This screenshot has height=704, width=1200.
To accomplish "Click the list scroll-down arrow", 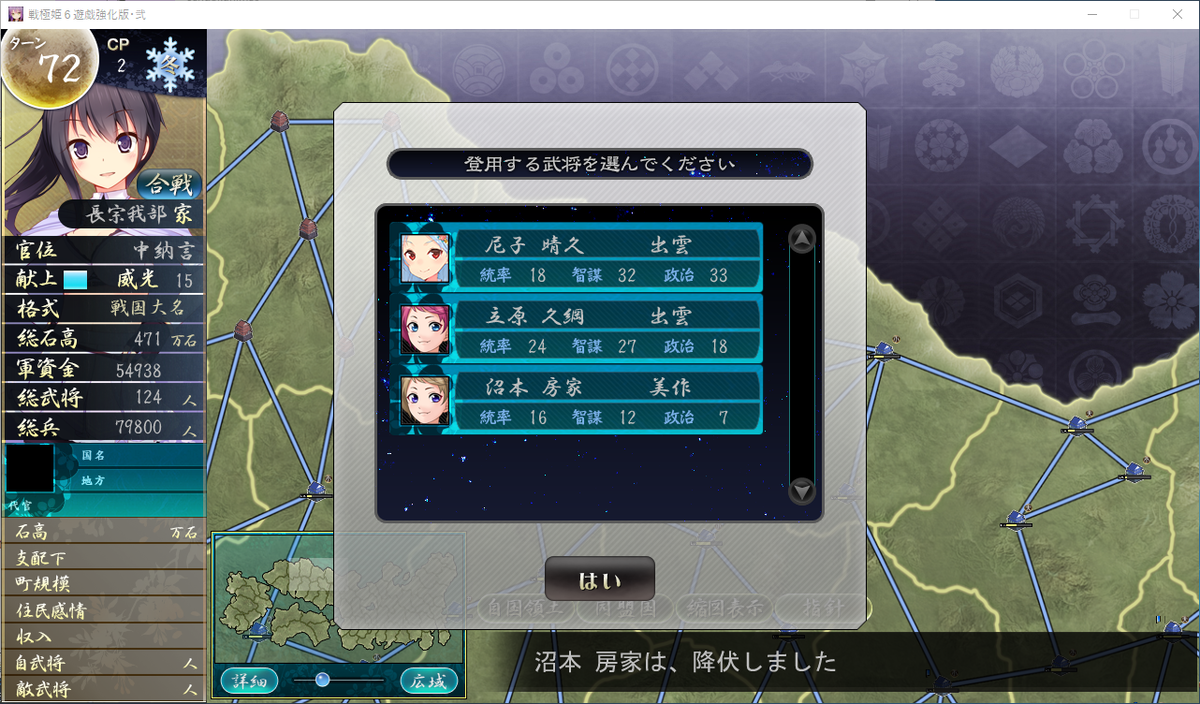I will pos(802,491).
